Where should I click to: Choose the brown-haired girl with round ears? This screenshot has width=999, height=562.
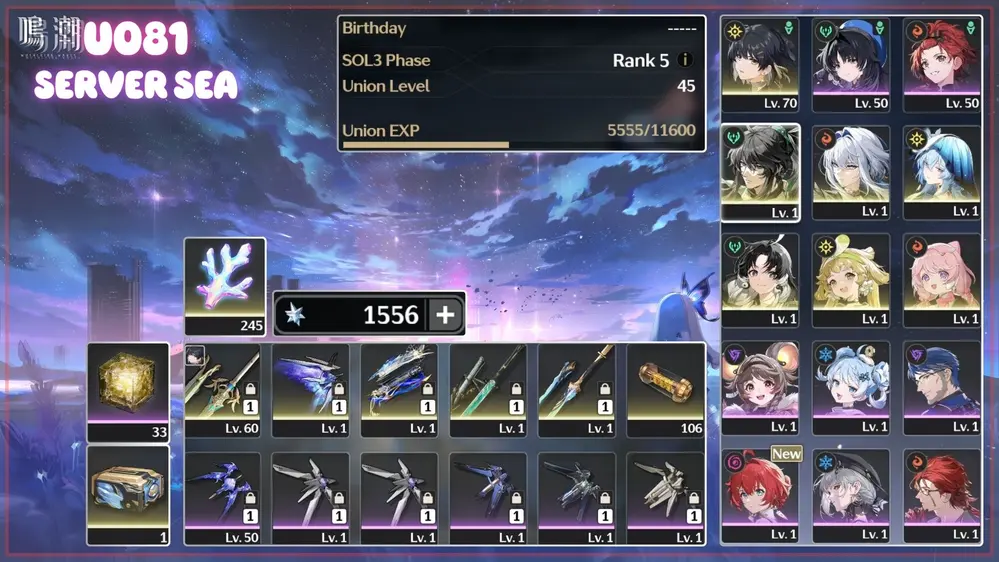pos(760,386)
